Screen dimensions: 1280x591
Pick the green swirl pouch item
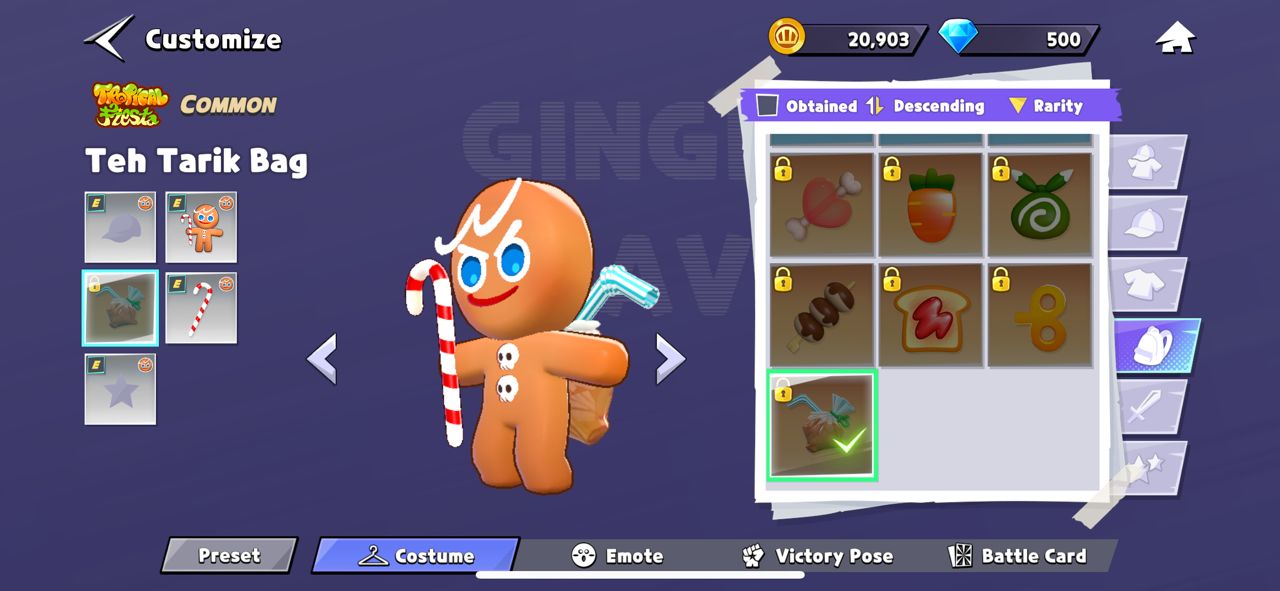[1039, 204]
